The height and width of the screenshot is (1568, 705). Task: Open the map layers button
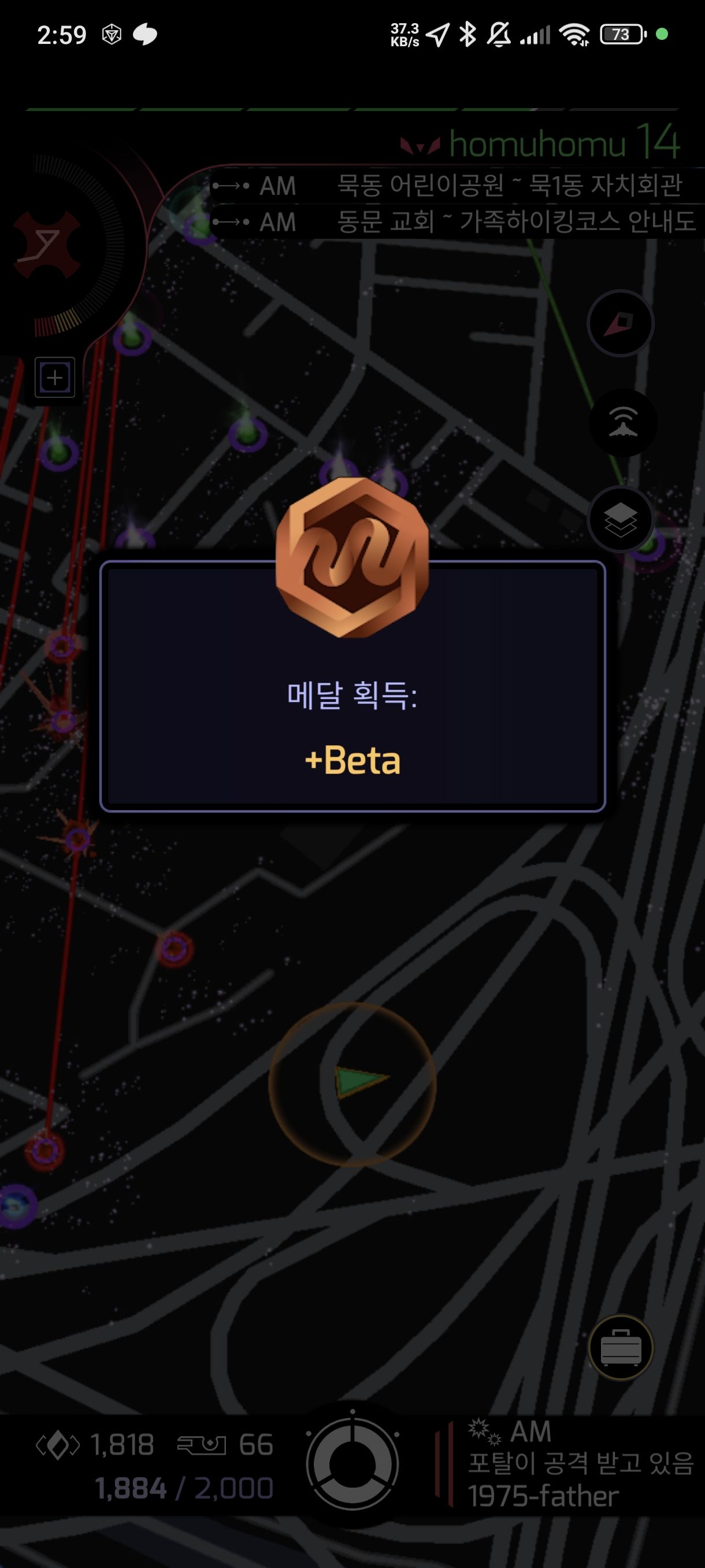point(620,520)
